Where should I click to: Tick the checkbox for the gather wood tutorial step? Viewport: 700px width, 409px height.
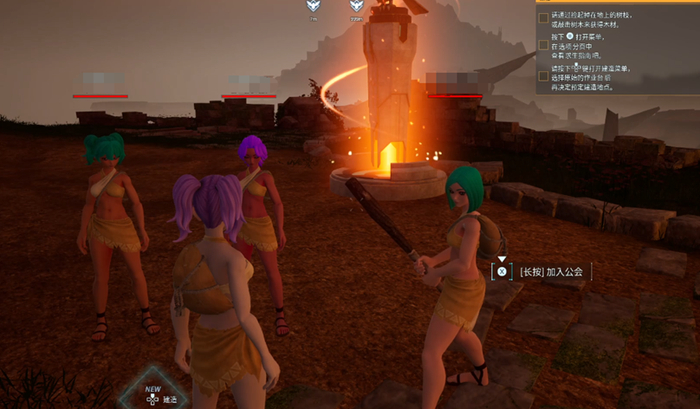tap(543, 18)
